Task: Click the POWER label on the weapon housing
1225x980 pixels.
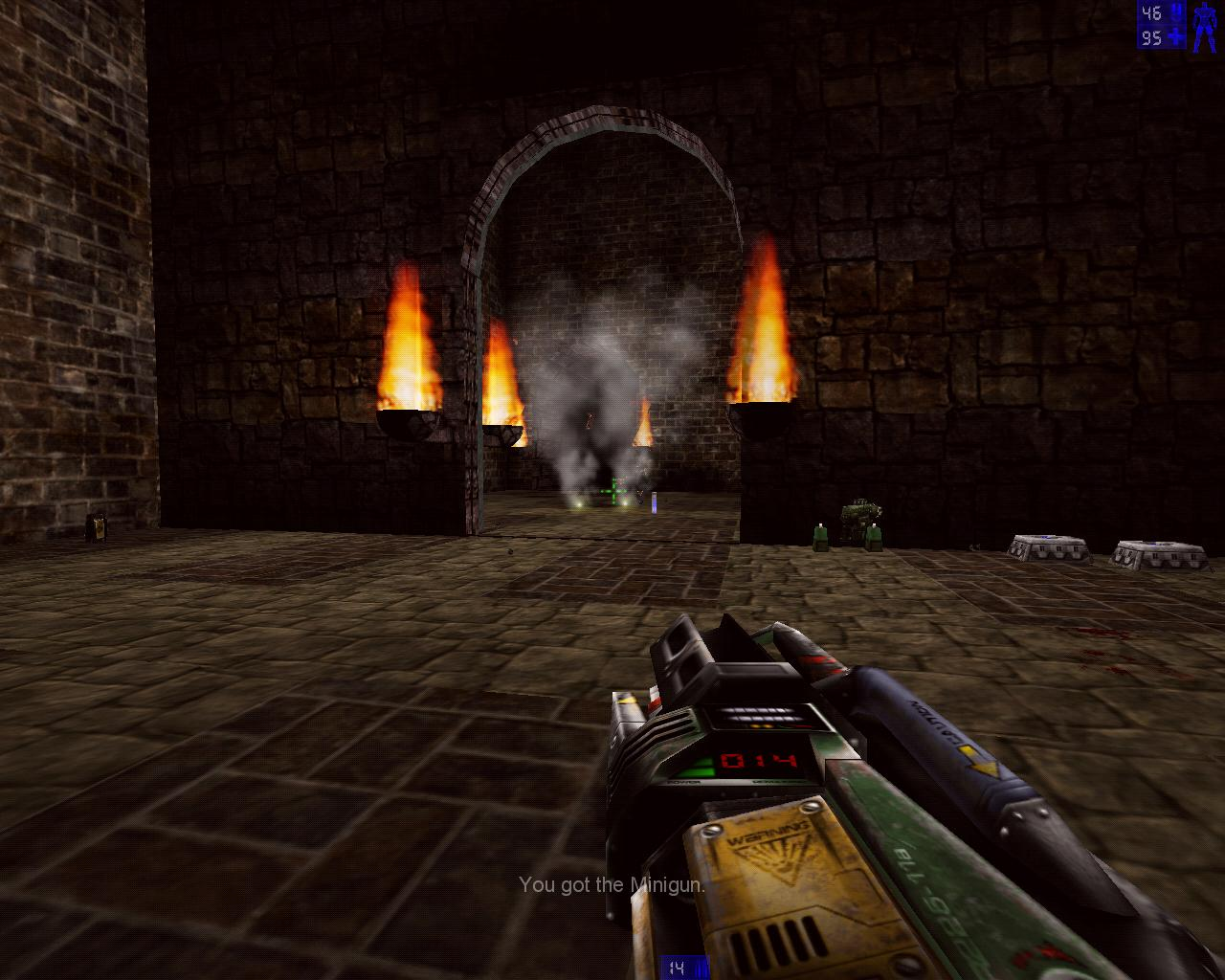Action: point(683,782)
